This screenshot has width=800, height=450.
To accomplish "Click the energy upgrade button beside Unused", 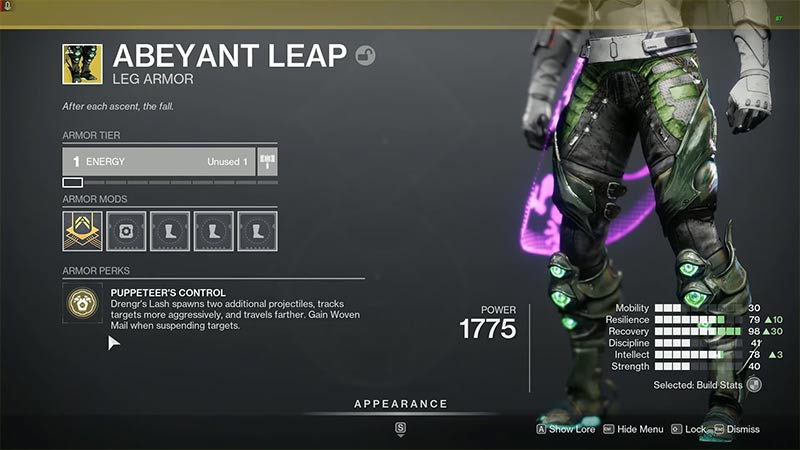I will [x=267, y=161].
